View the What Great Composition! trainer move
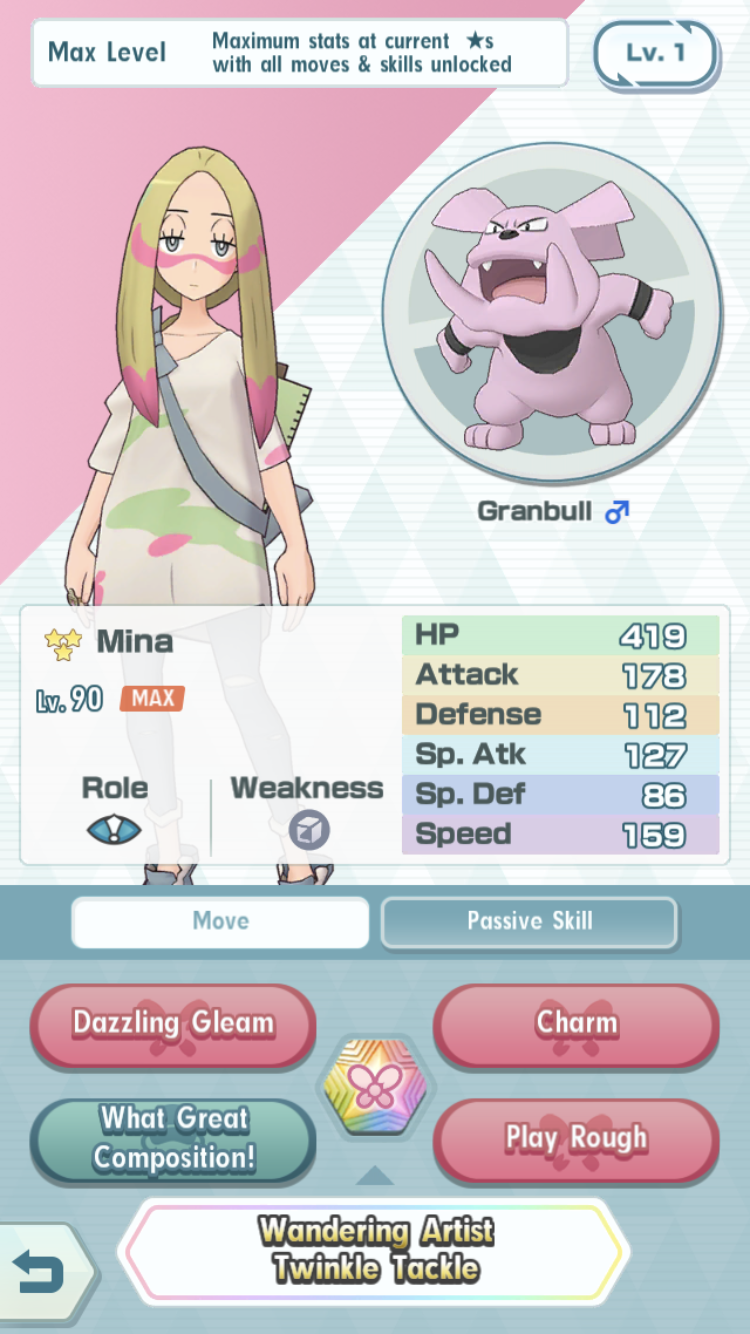750x1334 pixels. 173,1139
